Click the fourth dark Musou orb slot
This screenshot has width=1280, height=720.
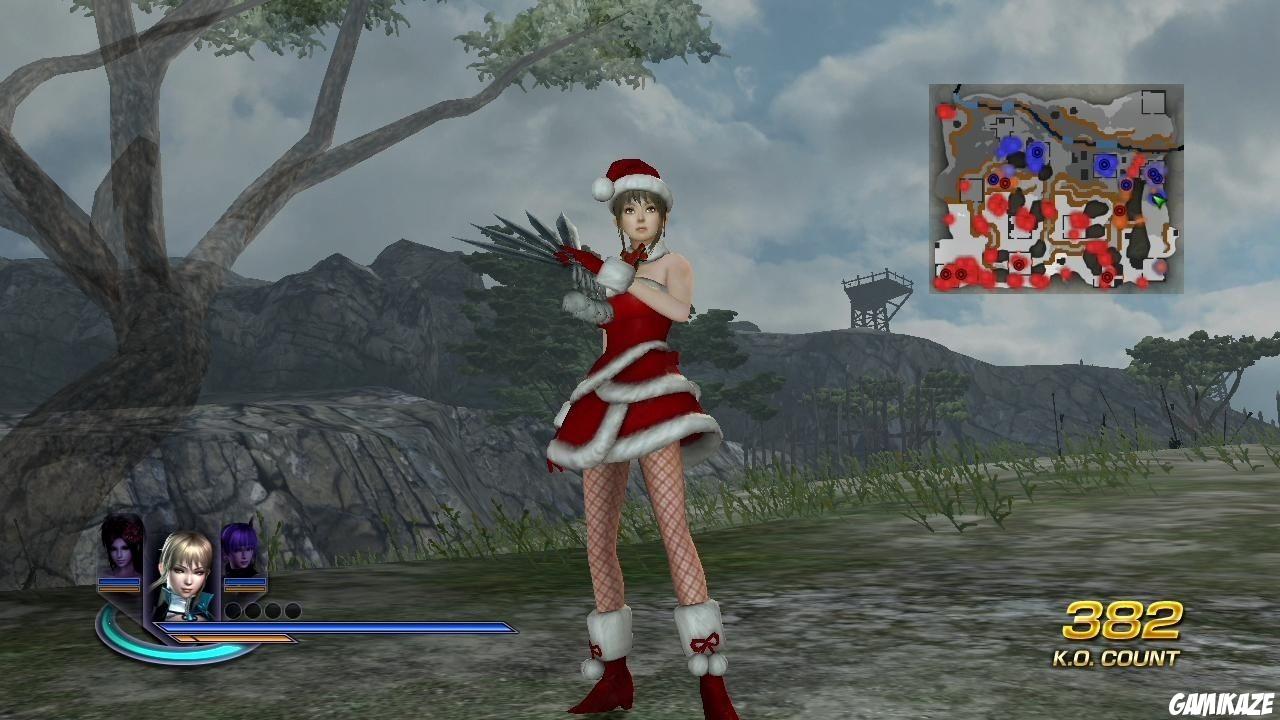[x=292, y=610]
